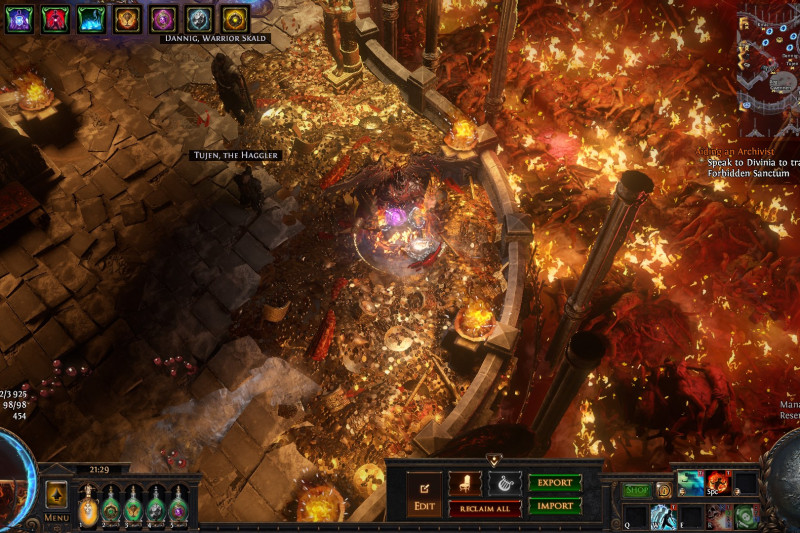This screenshot has width=800, height=533.
Task: Activate the green circular skill icon
Action: pos(746,516)
